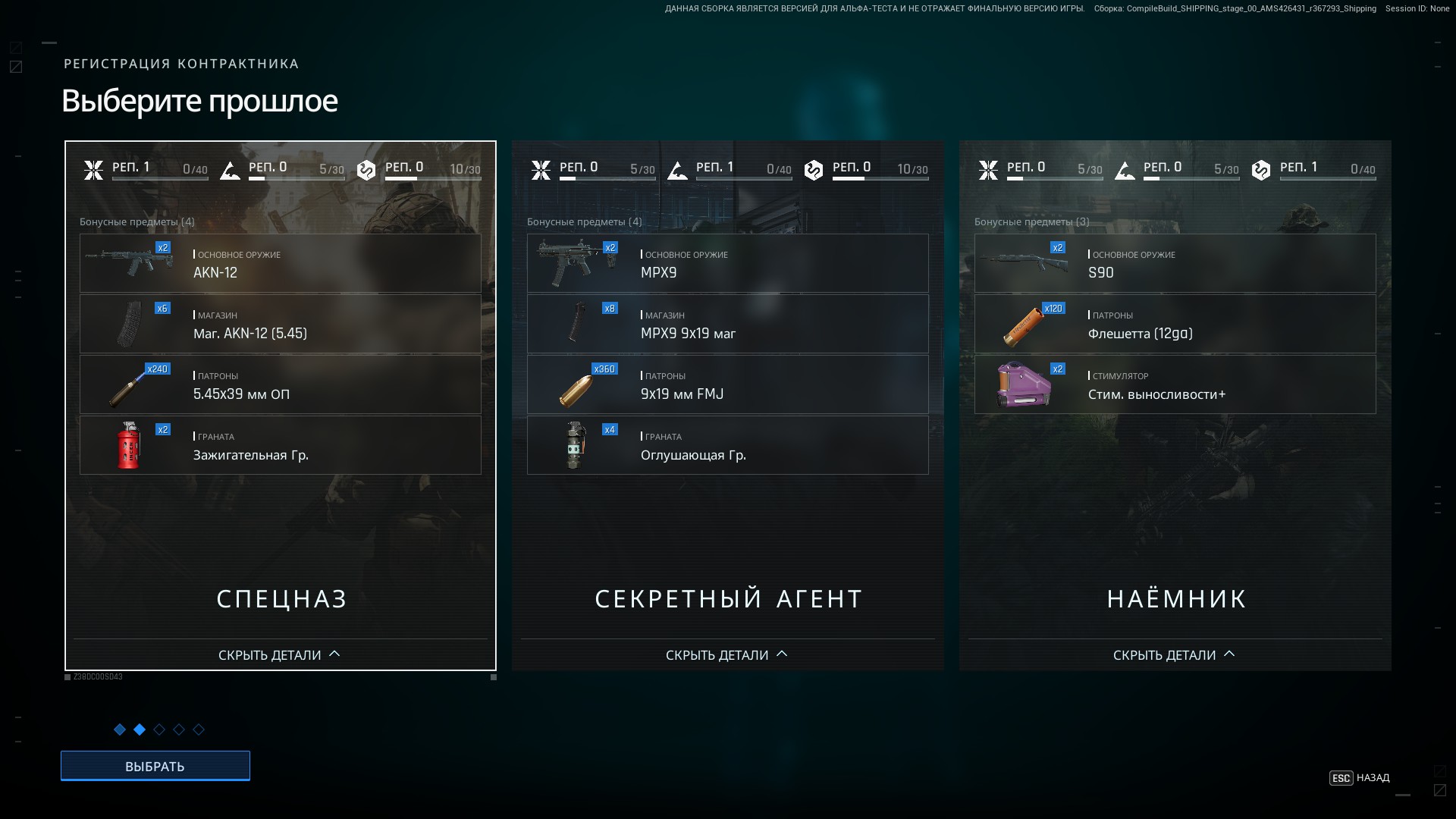Click the Оглушающая Гр. grenade item
Image resolution: width=1456 pixels, height=819 pixels.
pos(728,445)
